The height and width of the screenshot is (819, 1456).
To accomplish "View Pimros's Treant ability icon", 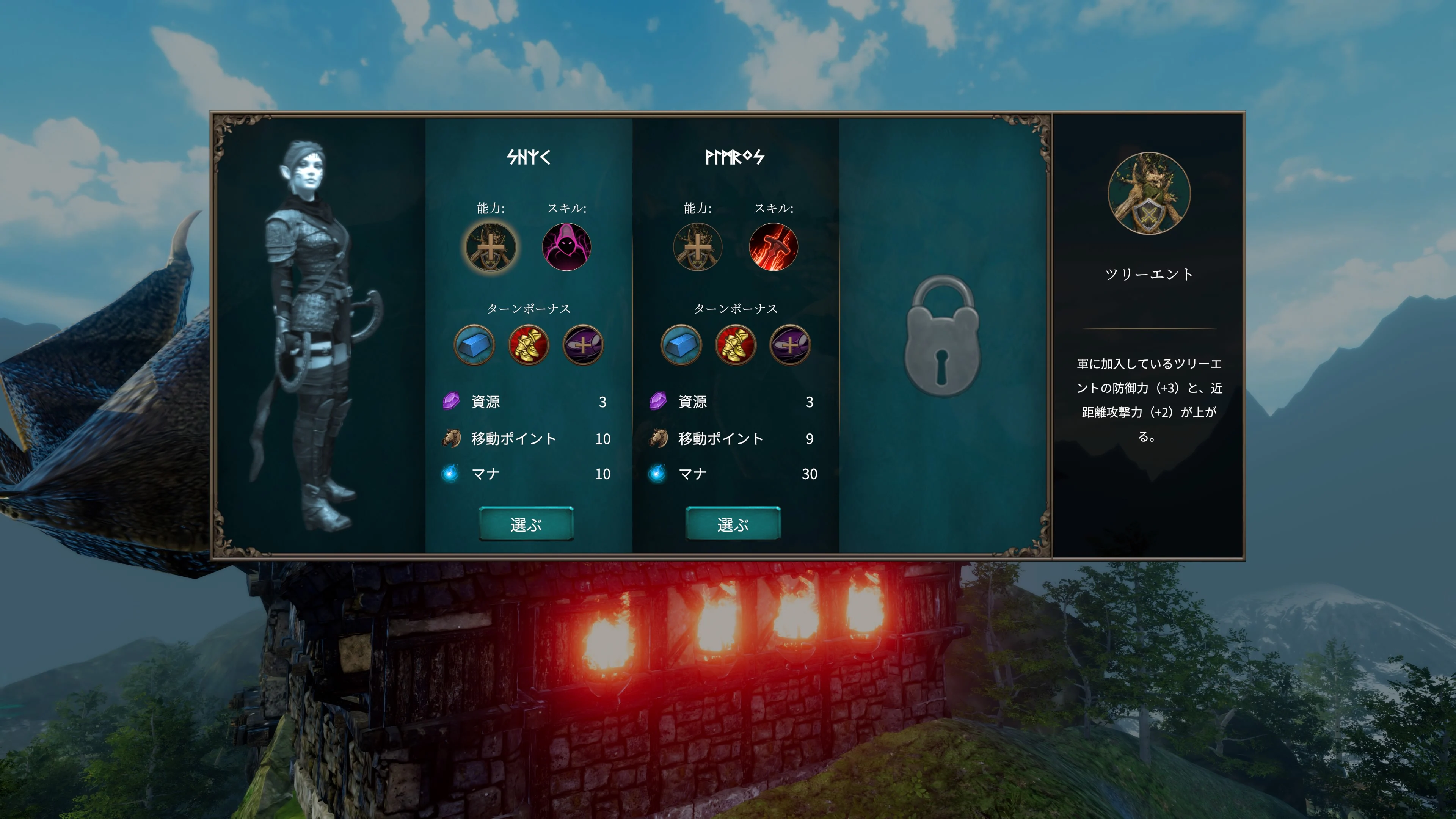I will pos(699,247).
